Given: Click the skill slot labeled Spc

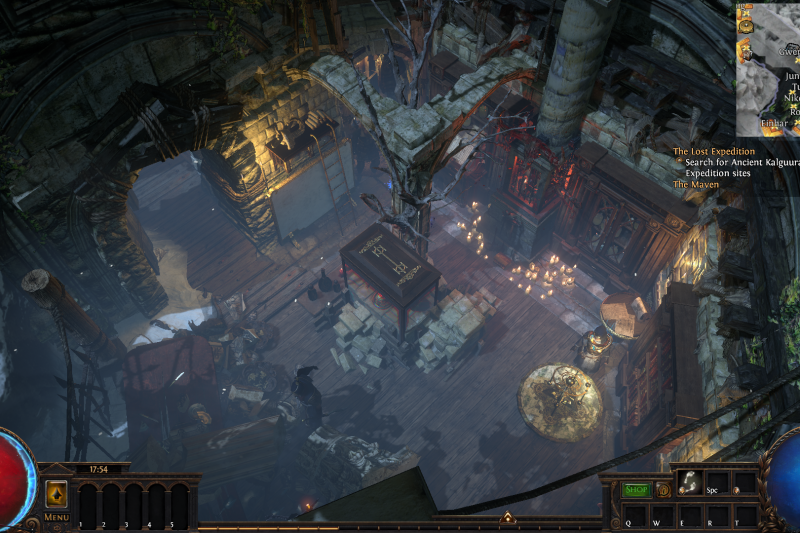Looking at the screenshot, I should coord(716,483).
